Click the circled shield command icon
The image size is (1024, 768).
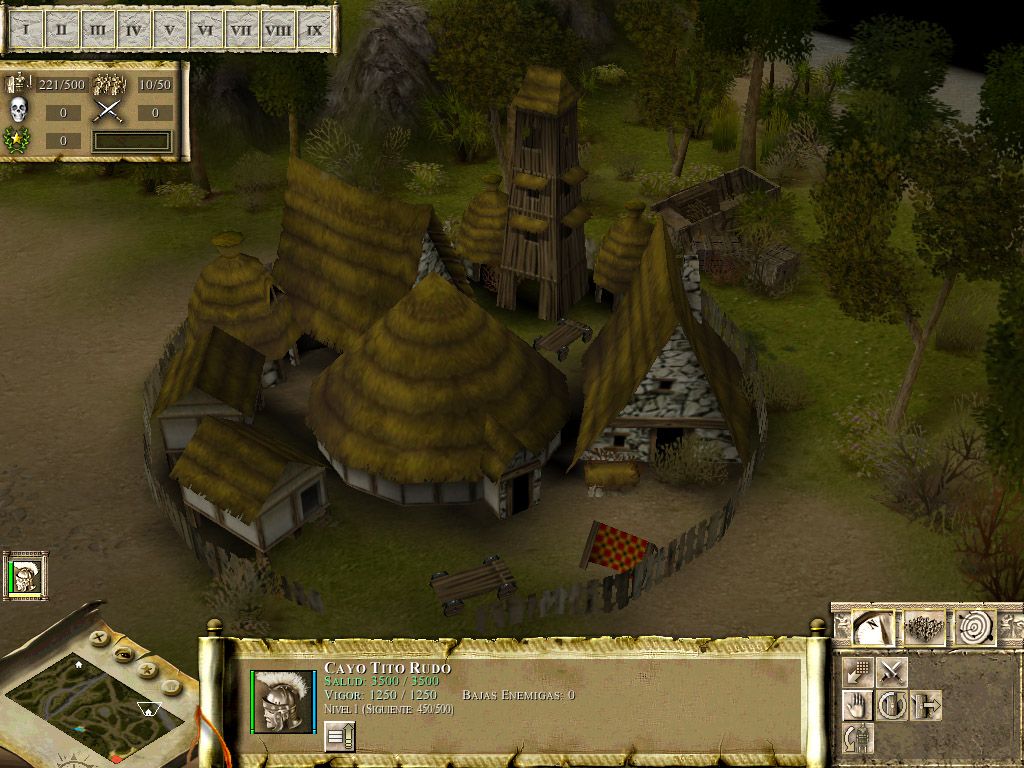click(892, 706)
